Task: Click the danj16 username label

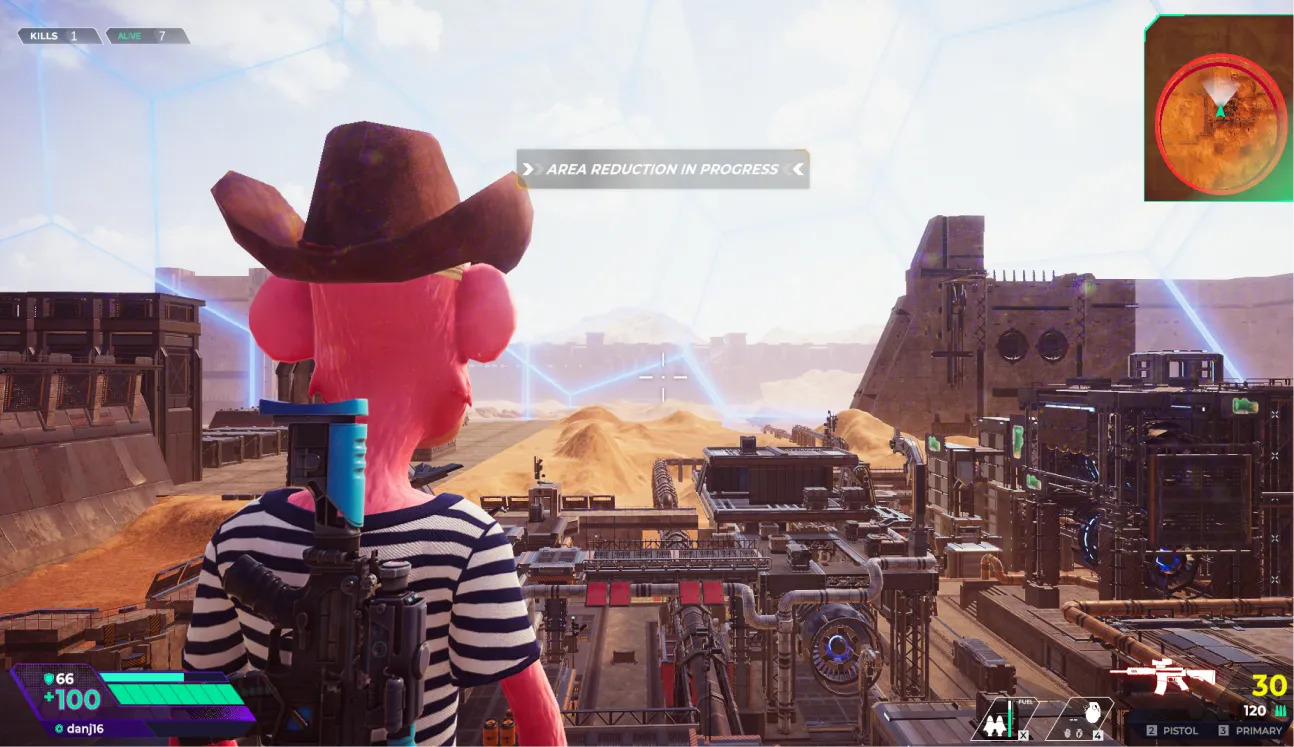Action: point(85,728)
